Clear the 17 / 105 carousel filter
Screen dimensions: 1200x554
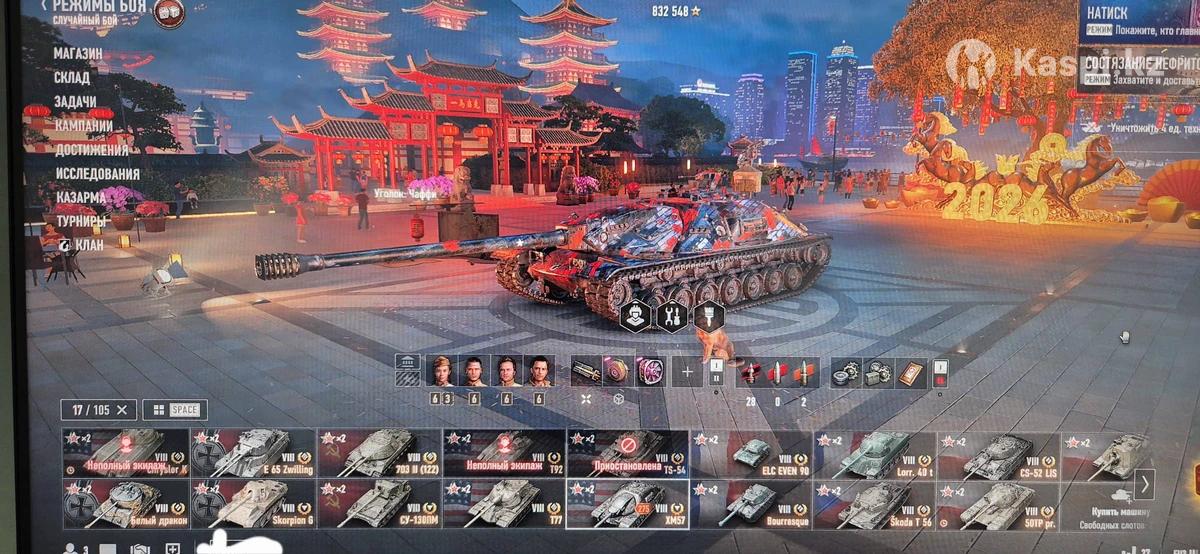coord(123,409)
